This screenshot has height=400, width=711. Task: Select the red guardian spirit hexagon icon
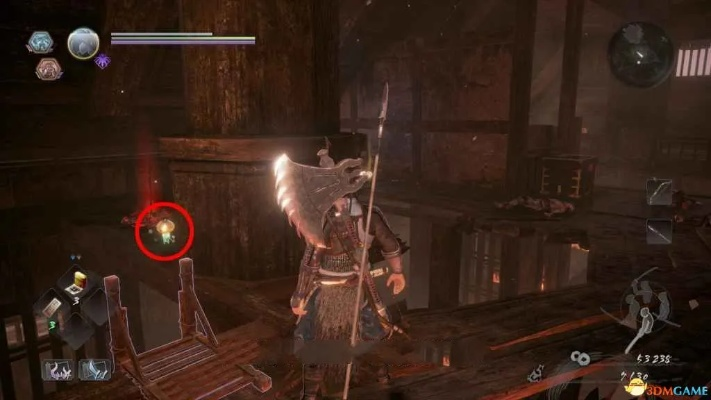click(x=48, y=68)
